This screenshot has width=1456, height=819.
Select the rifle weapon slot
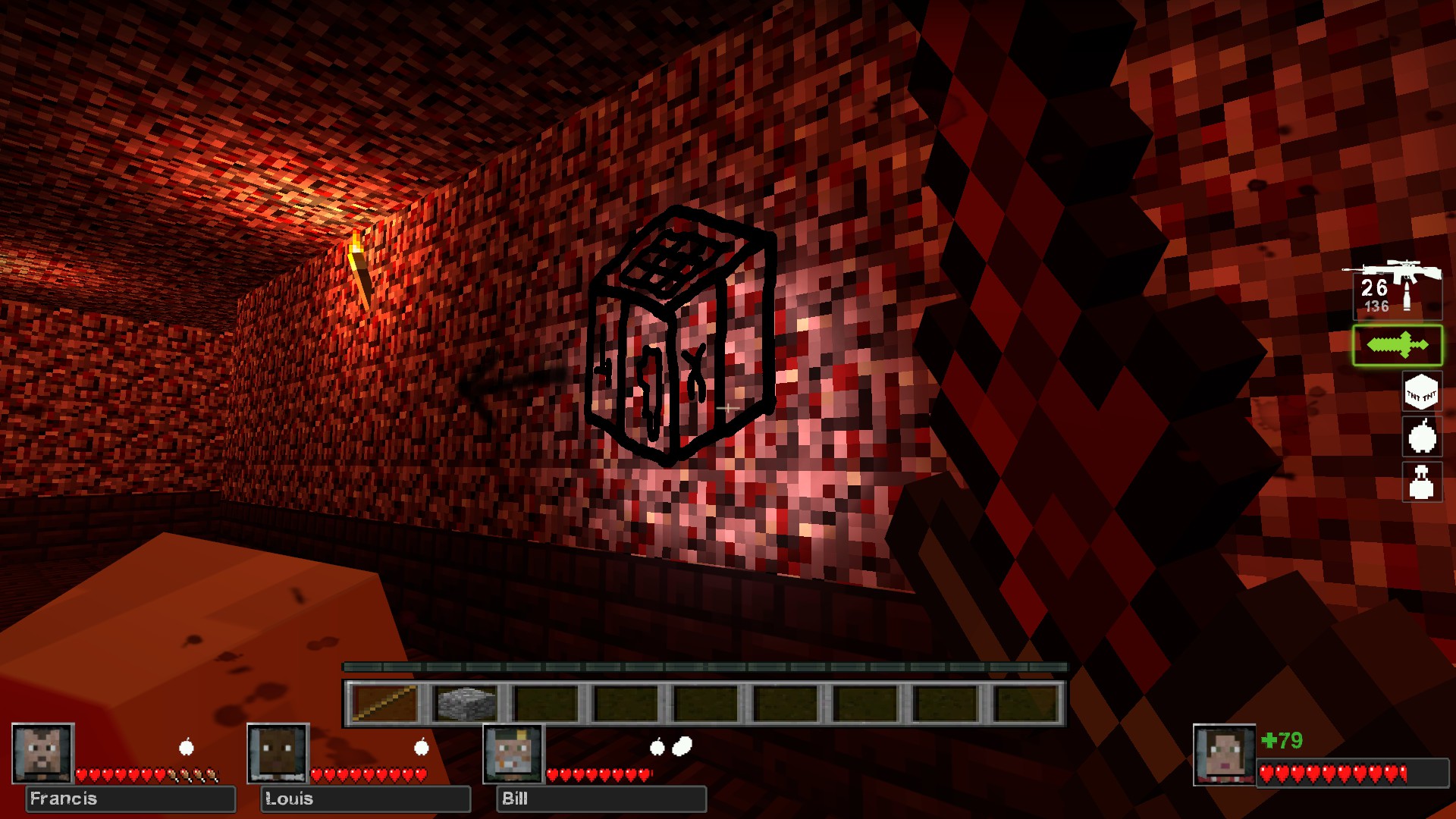pyautogui.click(x=1396, y=289)
